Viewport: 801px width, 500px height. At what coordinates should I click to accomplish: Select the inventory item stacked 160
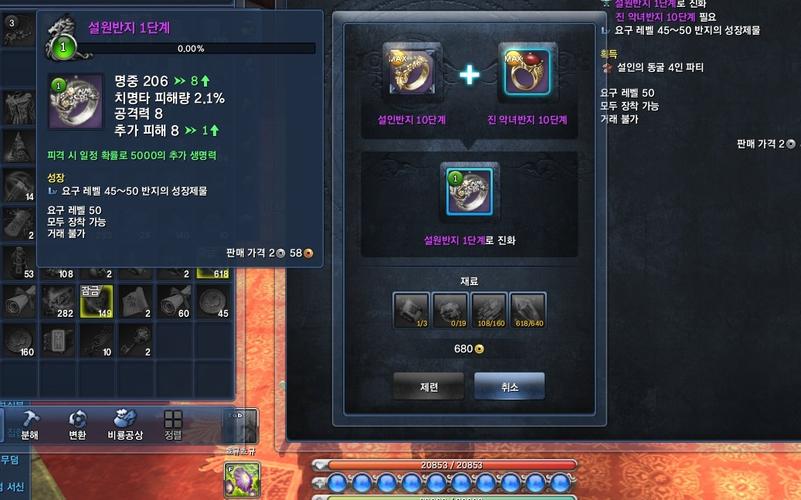19,339
